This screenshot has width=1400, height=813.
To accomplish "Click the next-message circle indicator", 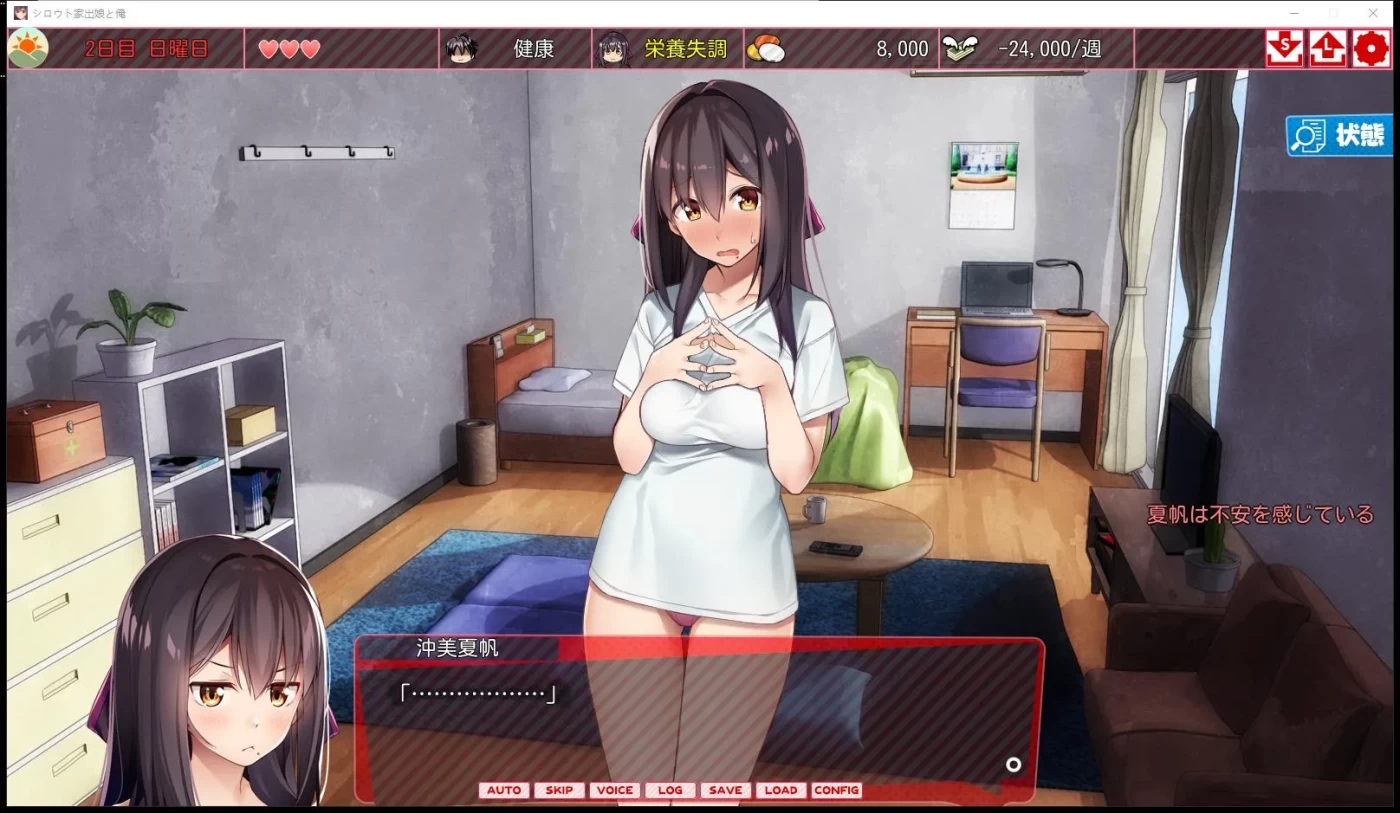I will (1014, 765).
